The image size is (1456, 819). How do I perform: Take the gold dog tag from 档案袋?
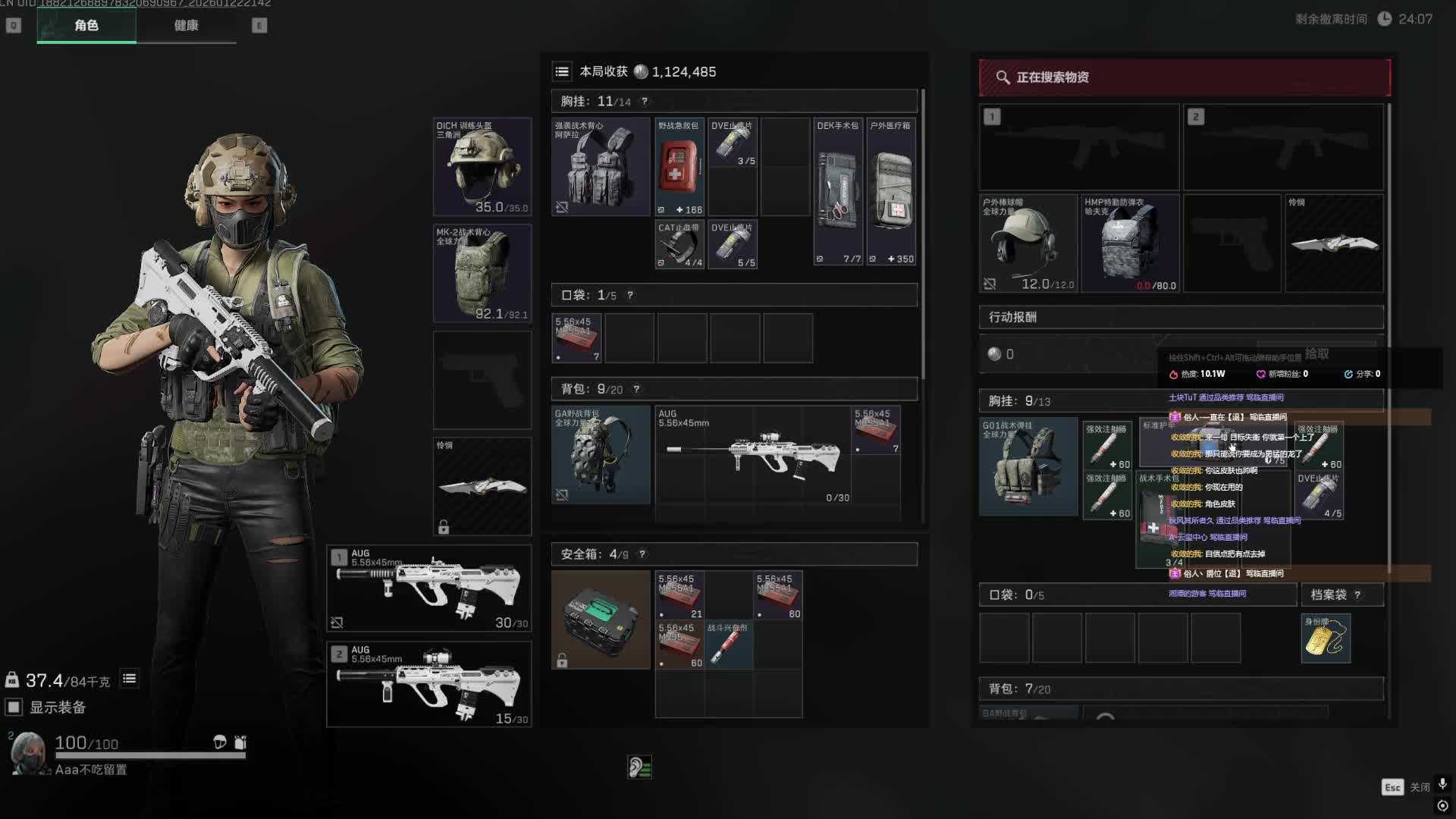click(x=1326, y=639)
